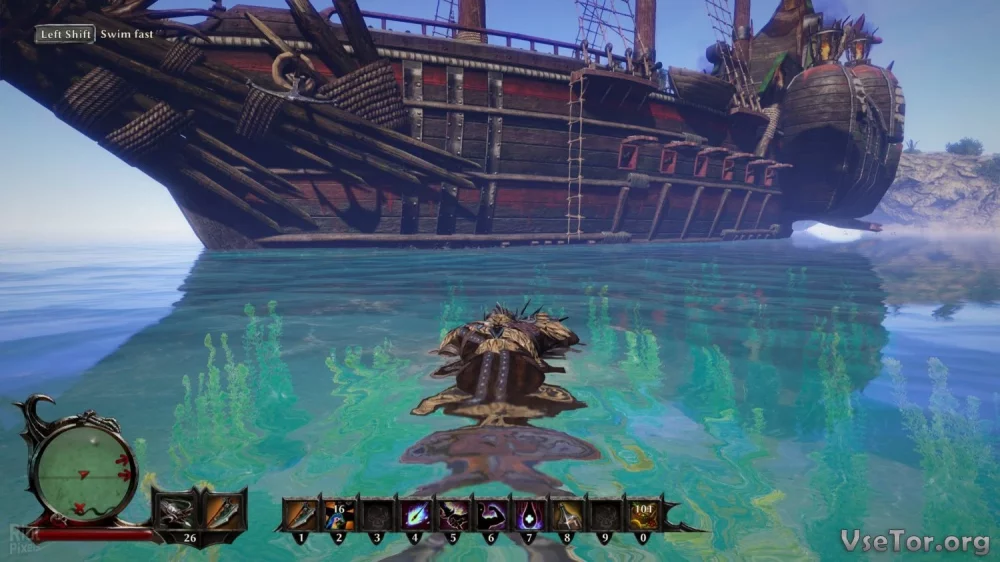Activate the dark creature skill in slot 5

(453, 514)
